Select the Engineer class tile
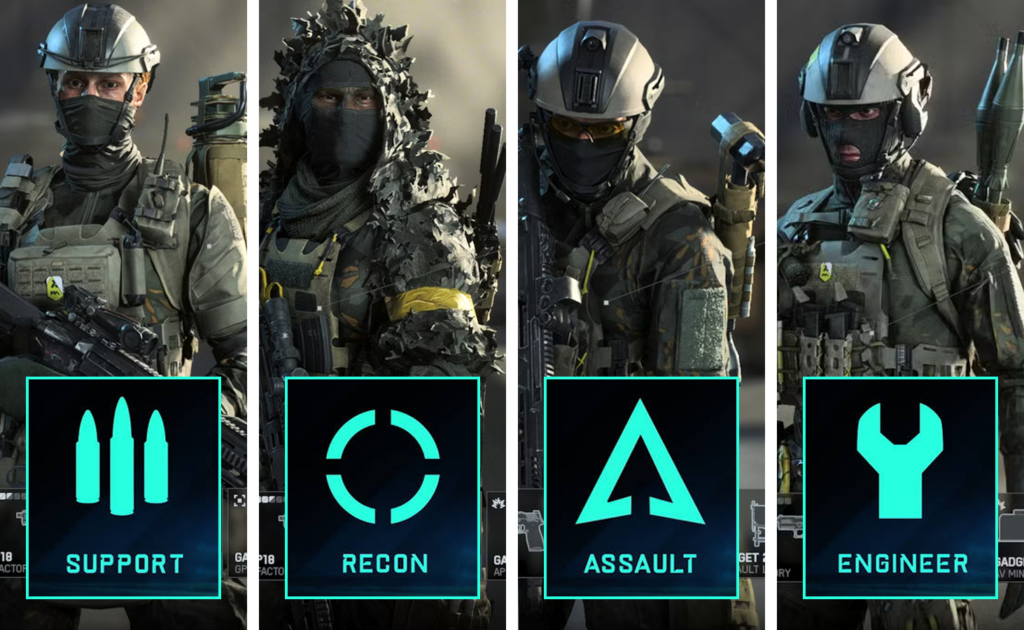This screenshot has width=1024, height=630. pyautogui.click(x=900, y=487)
